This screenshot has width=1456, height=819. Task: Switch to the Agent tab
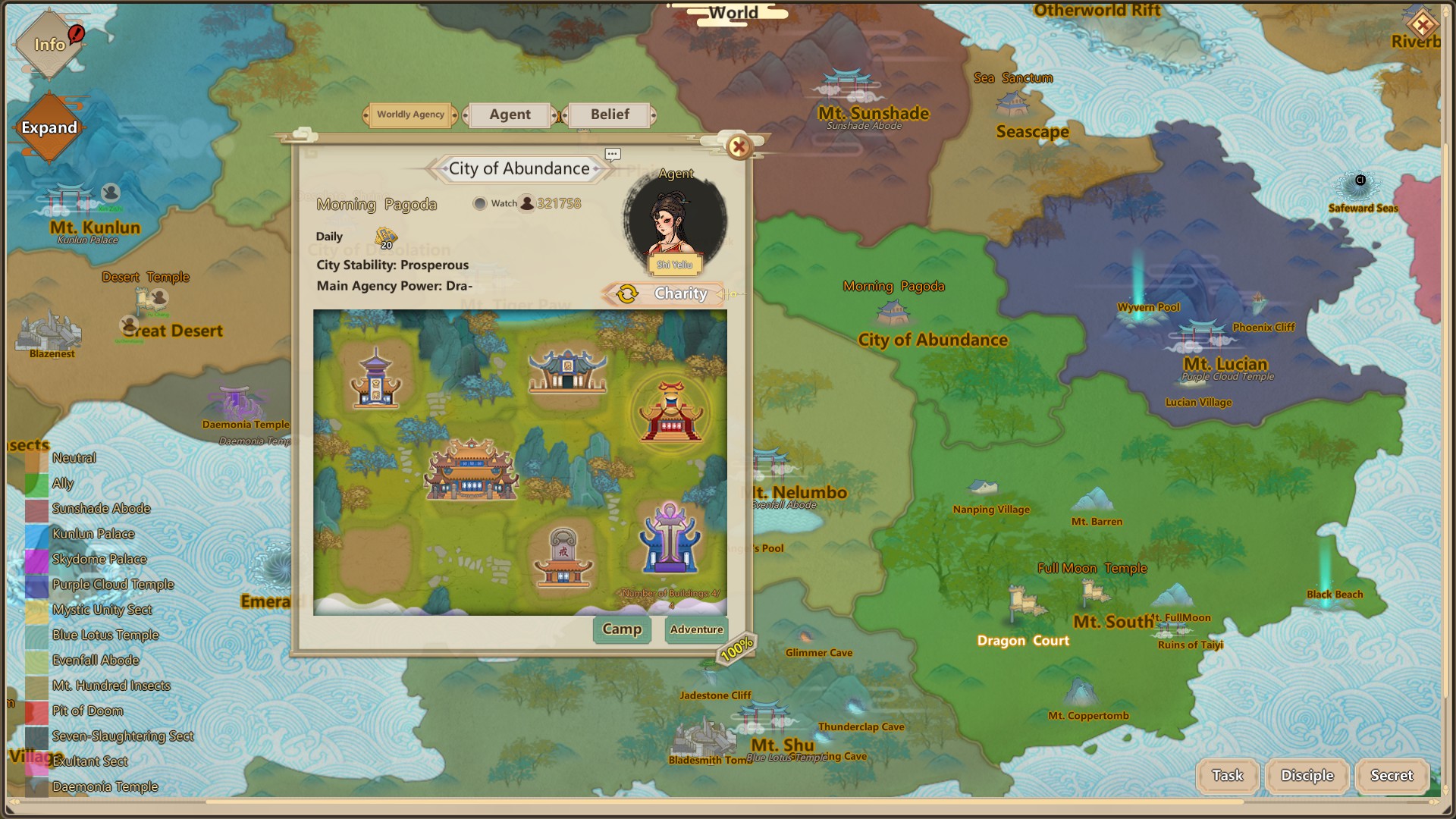coord(509,114)
